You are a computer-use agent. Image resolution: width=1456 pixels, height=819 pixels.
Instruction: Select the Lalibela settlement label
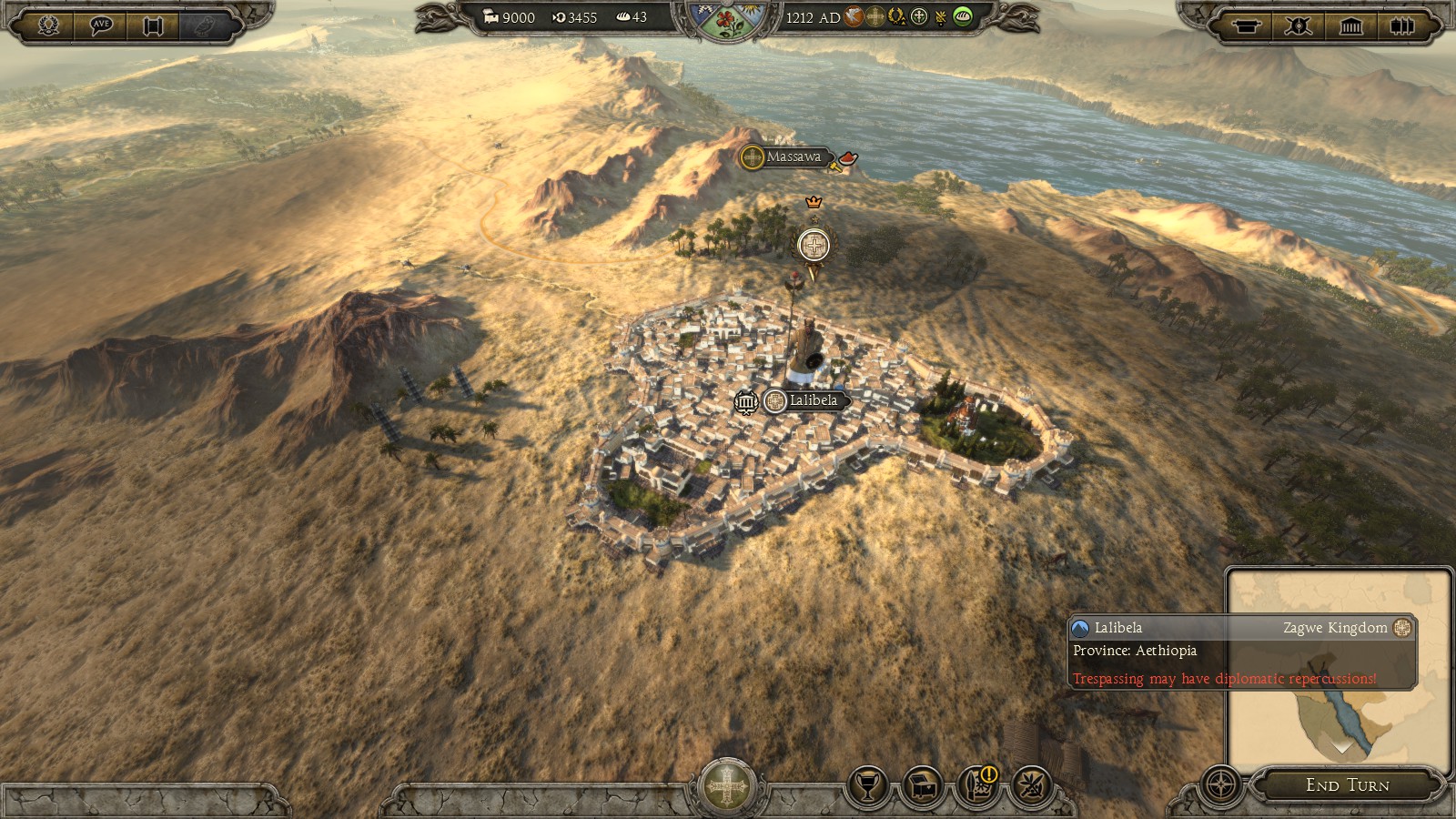(813, 400)
